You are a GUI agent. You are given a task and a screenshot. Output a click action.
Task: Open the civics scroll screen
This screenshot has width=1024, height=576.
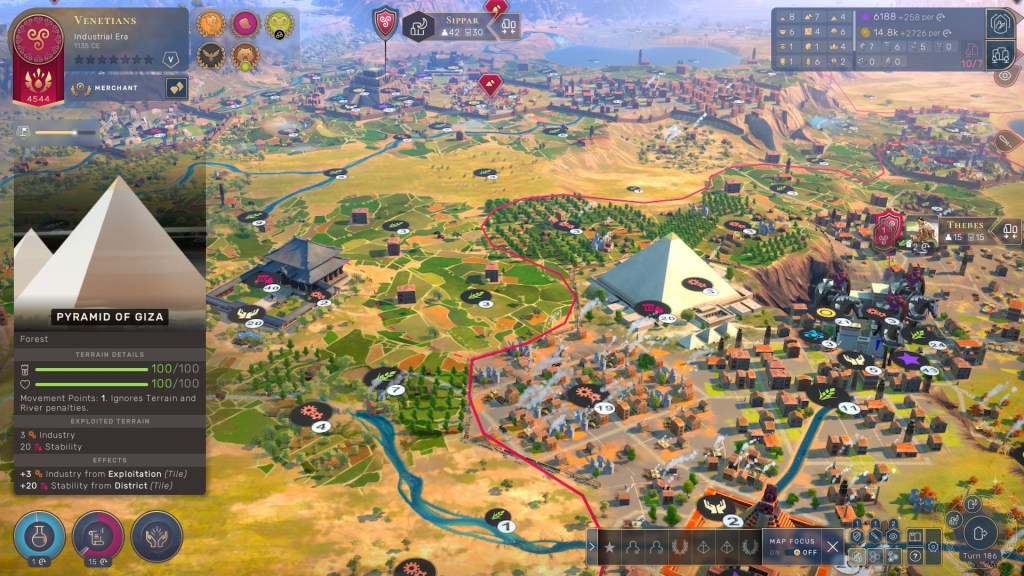tap(98, 535)
